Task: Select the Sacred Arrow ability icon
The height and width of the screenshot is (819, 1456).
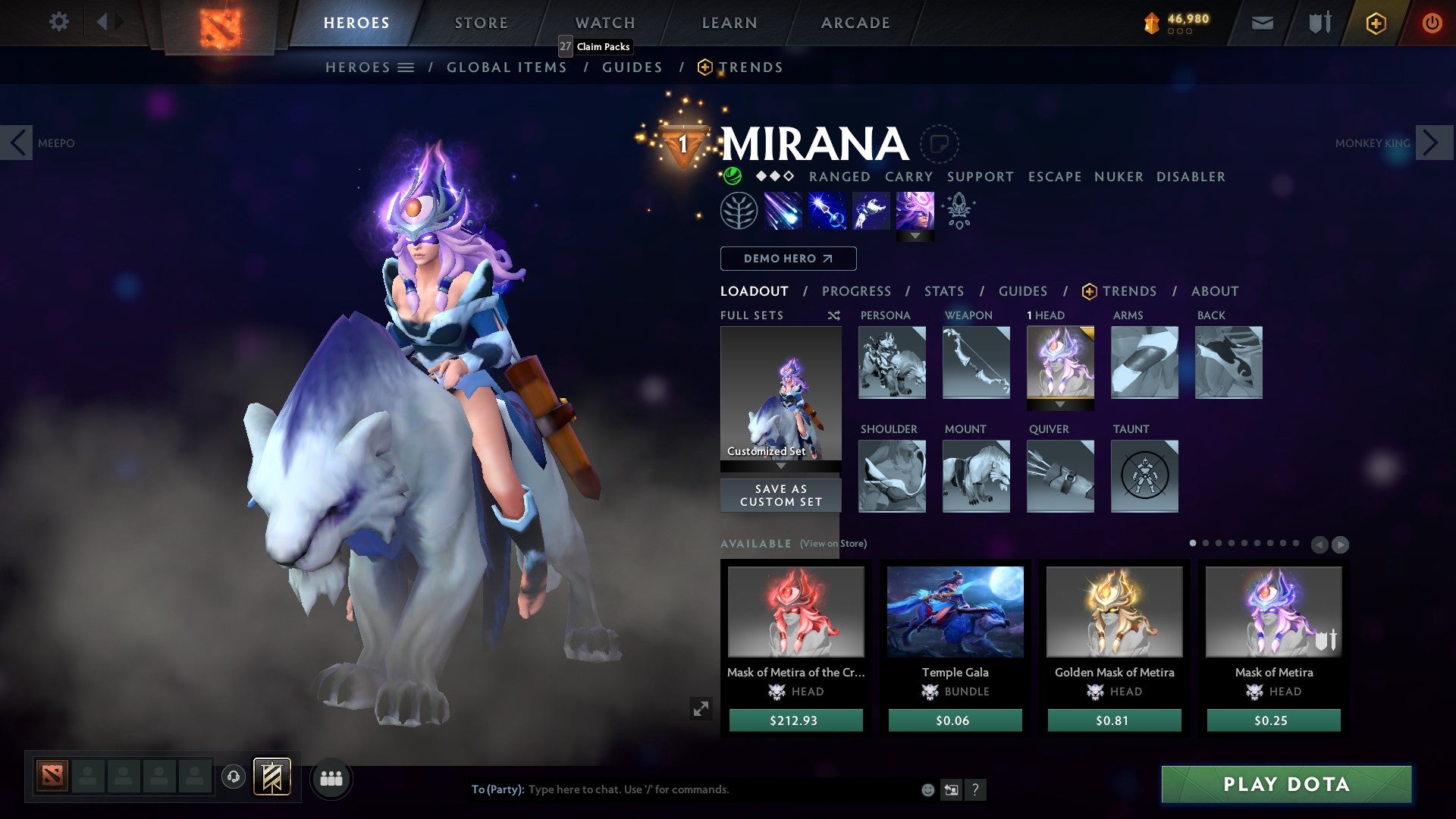Action: pos(830,210)
